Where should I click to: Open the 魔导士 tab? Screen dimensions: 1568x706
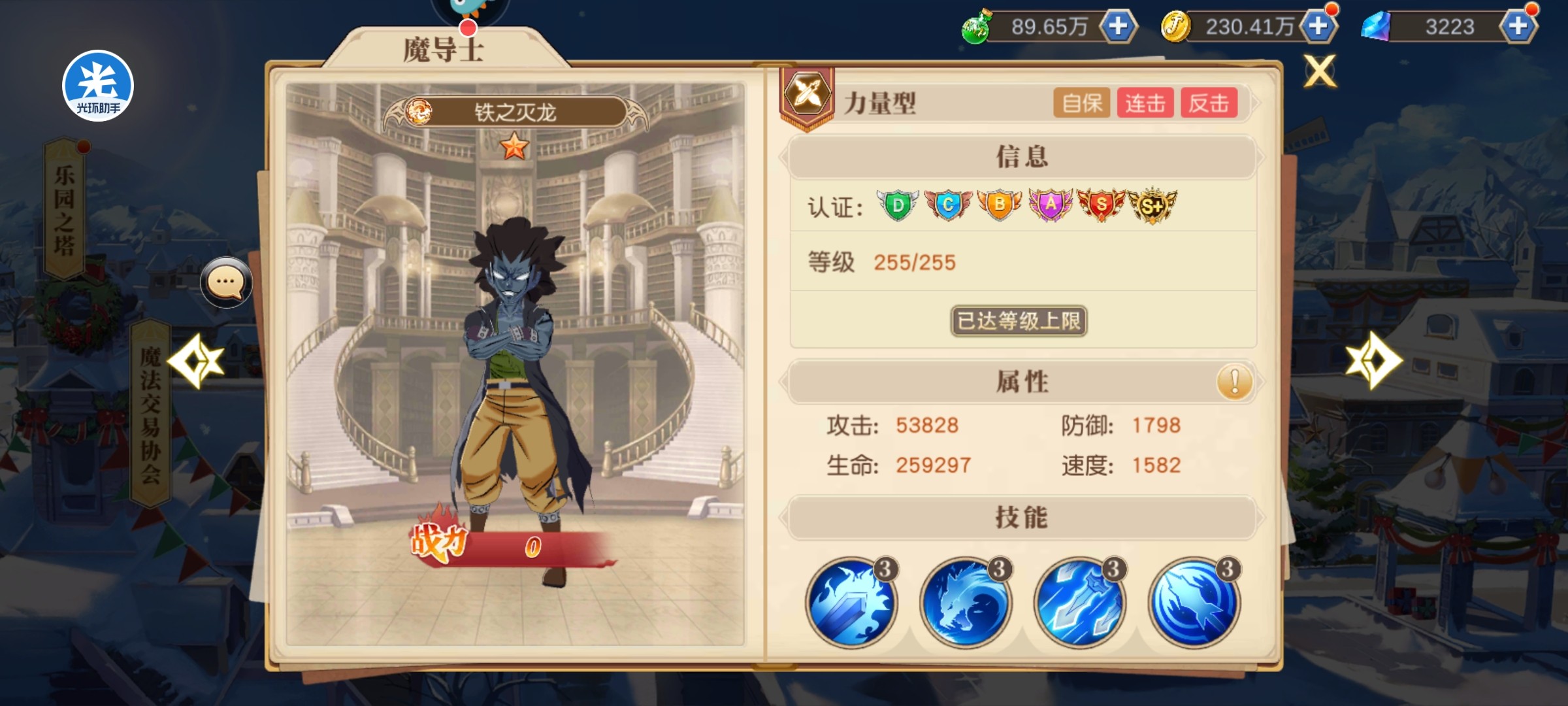pos(444,49)
